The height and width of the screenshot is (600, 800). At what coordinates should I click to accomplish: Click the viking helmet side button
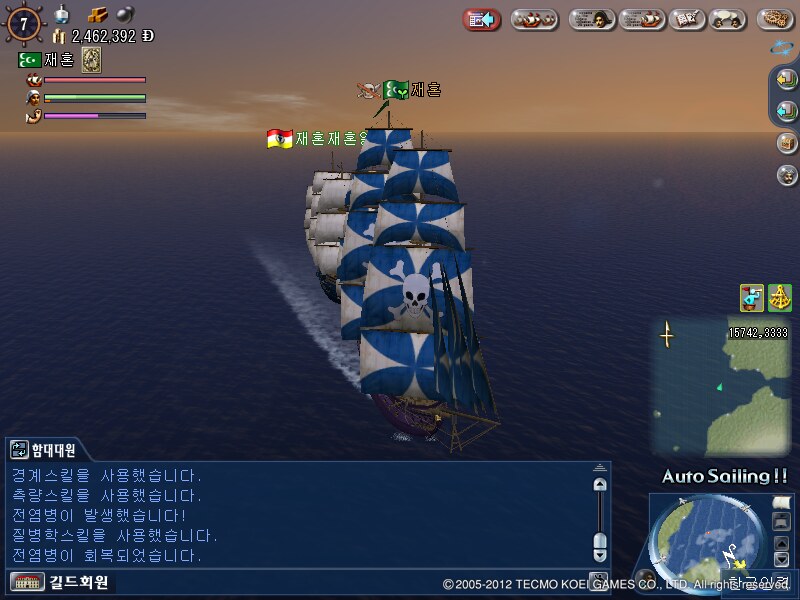786,174
